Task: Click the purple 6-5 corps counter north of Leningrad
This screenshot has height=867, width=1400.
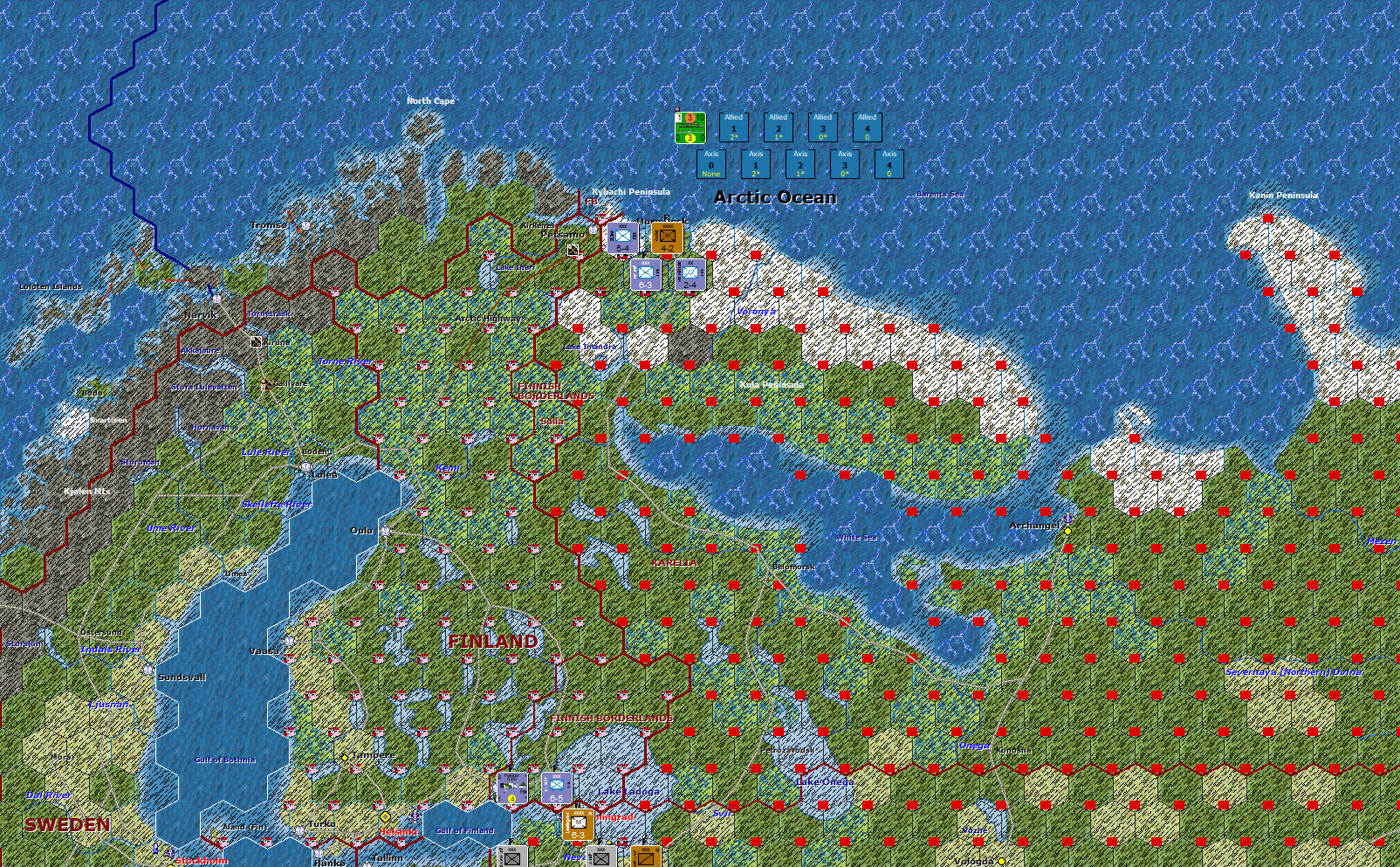Action: (x=556, y=788)
